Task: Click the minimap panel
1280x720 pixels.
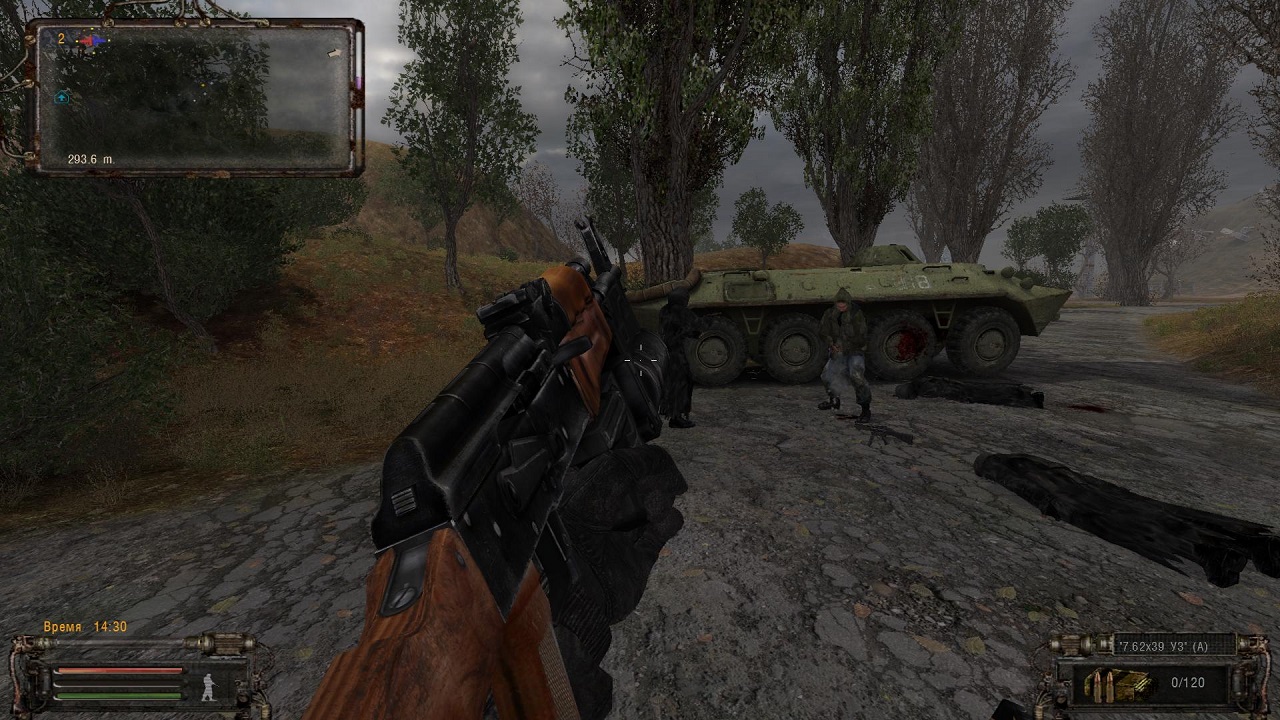Action: pyautogui.click(x=194, y=97)
